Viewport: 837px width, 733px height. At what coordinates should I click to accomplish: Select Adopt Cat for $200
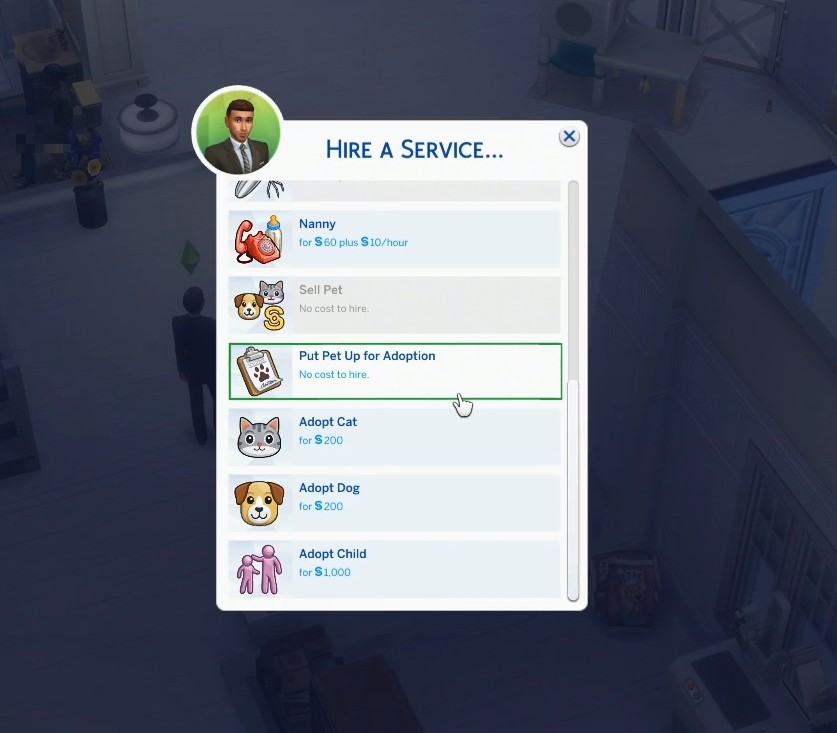pos(395,437)
